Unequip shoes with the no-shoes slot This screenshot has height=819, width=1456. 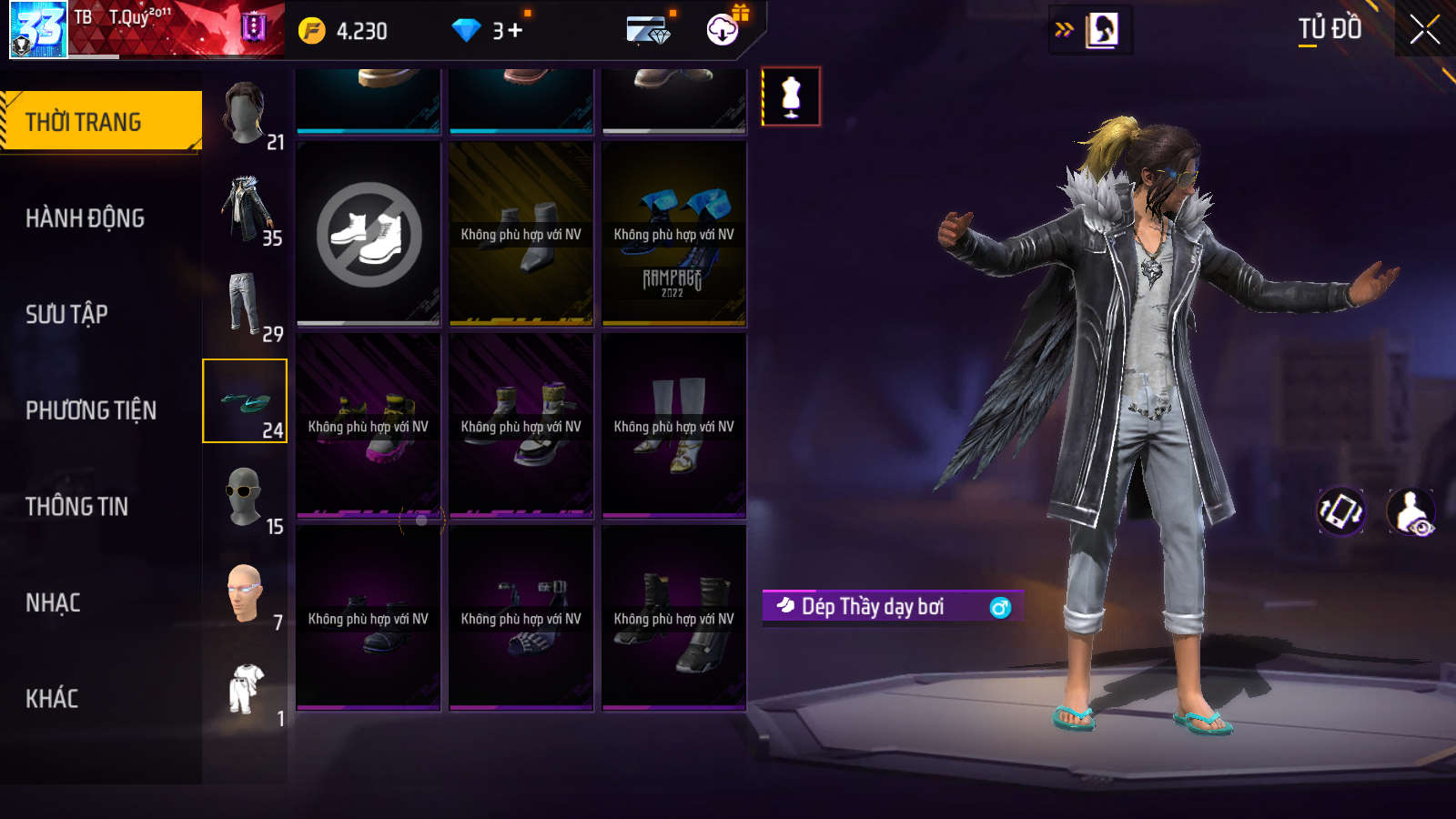(x=369, y=234)
